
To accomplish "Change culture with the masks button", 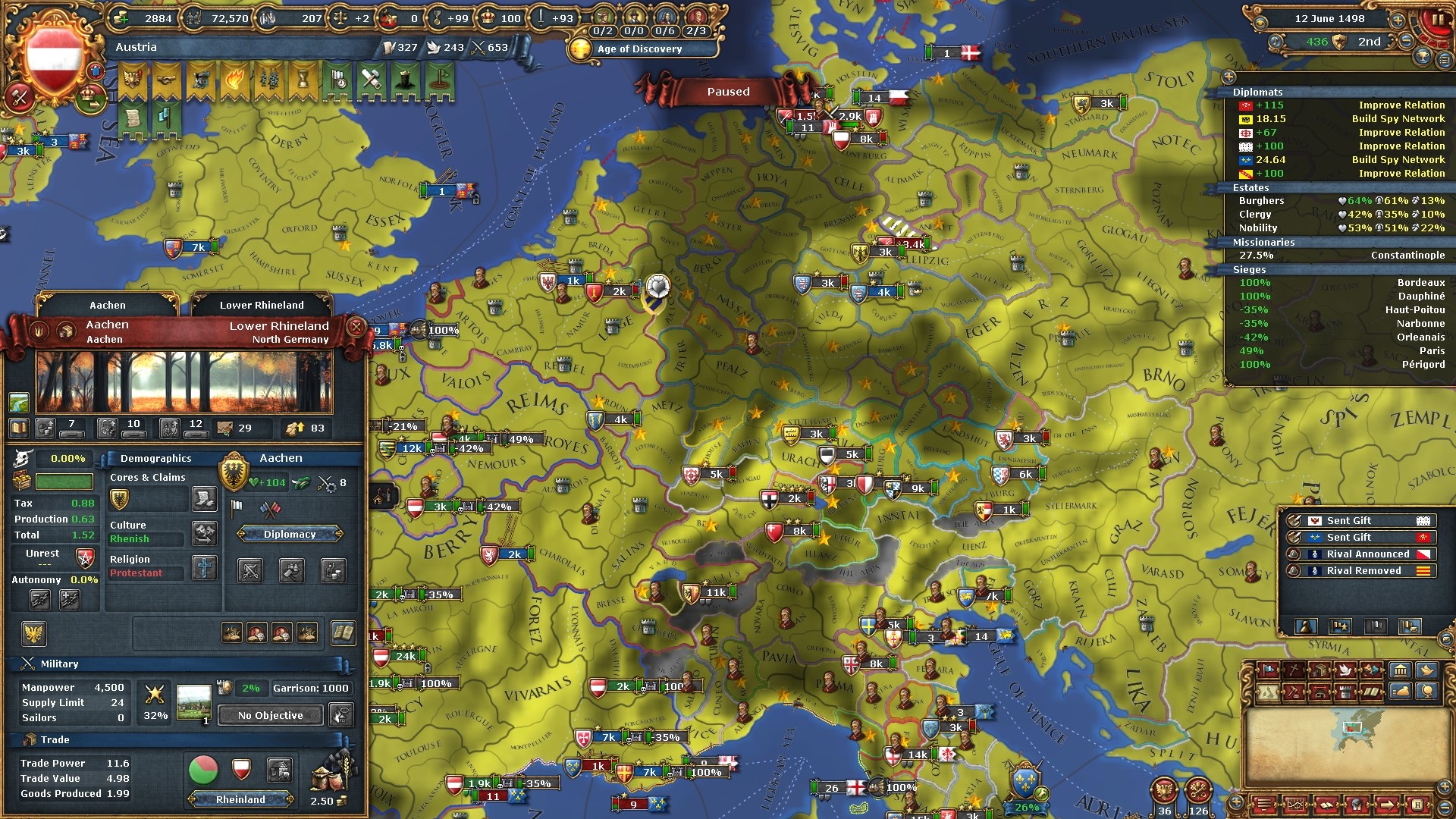I will coord(205,533).
